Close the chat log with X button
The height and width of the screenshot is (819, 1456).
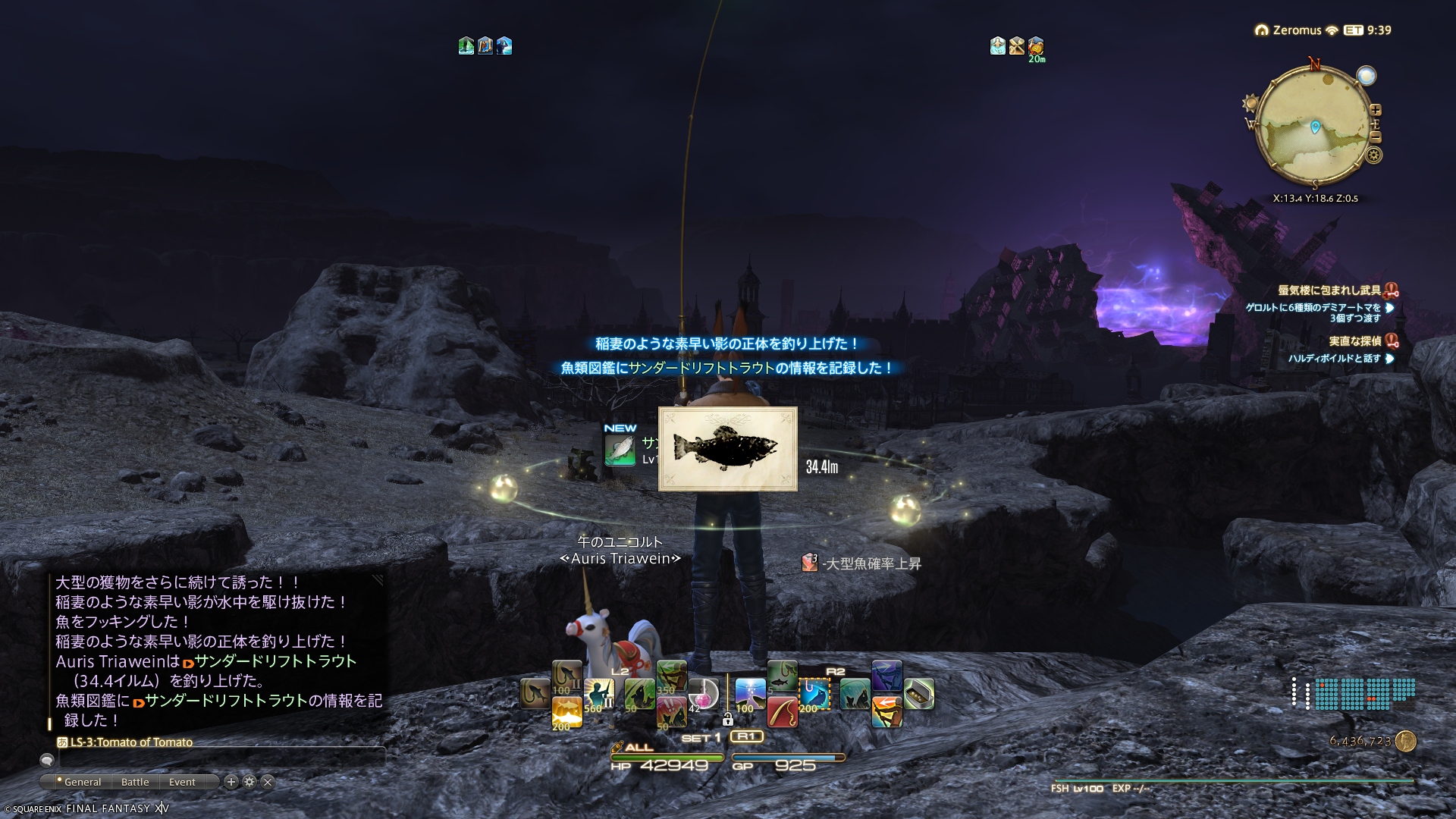coord(268,782)
